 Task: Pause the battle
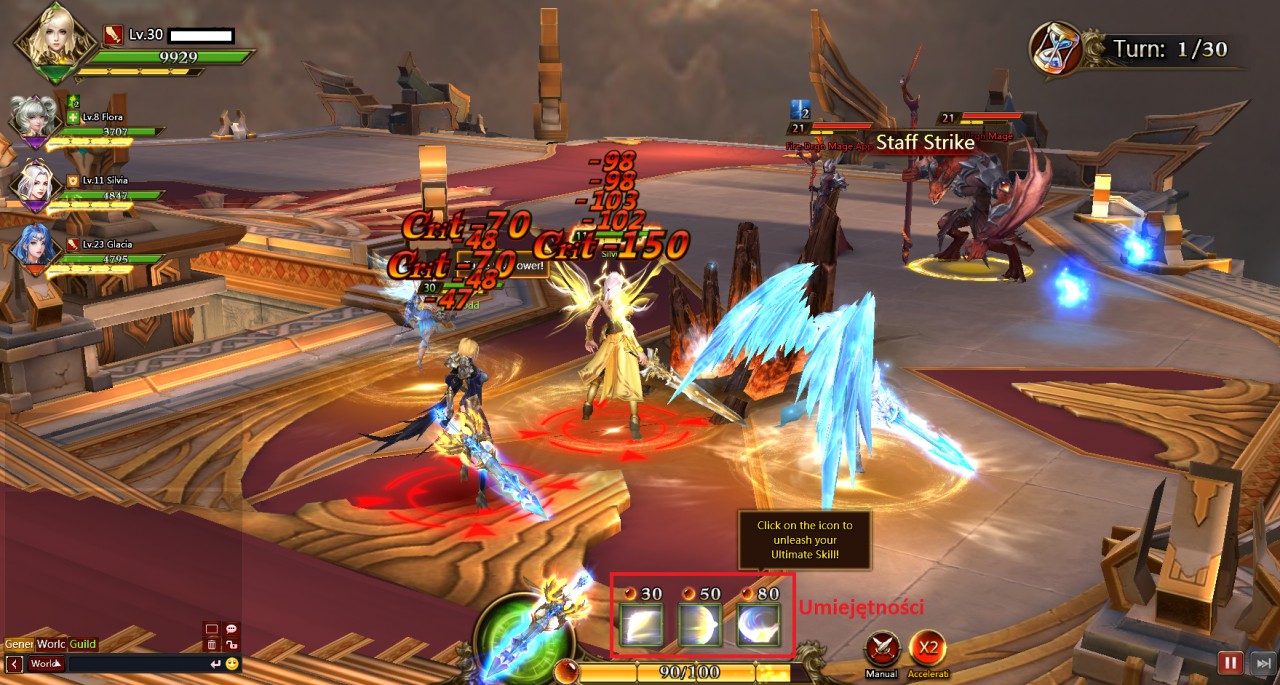(x=1230, y=662)
